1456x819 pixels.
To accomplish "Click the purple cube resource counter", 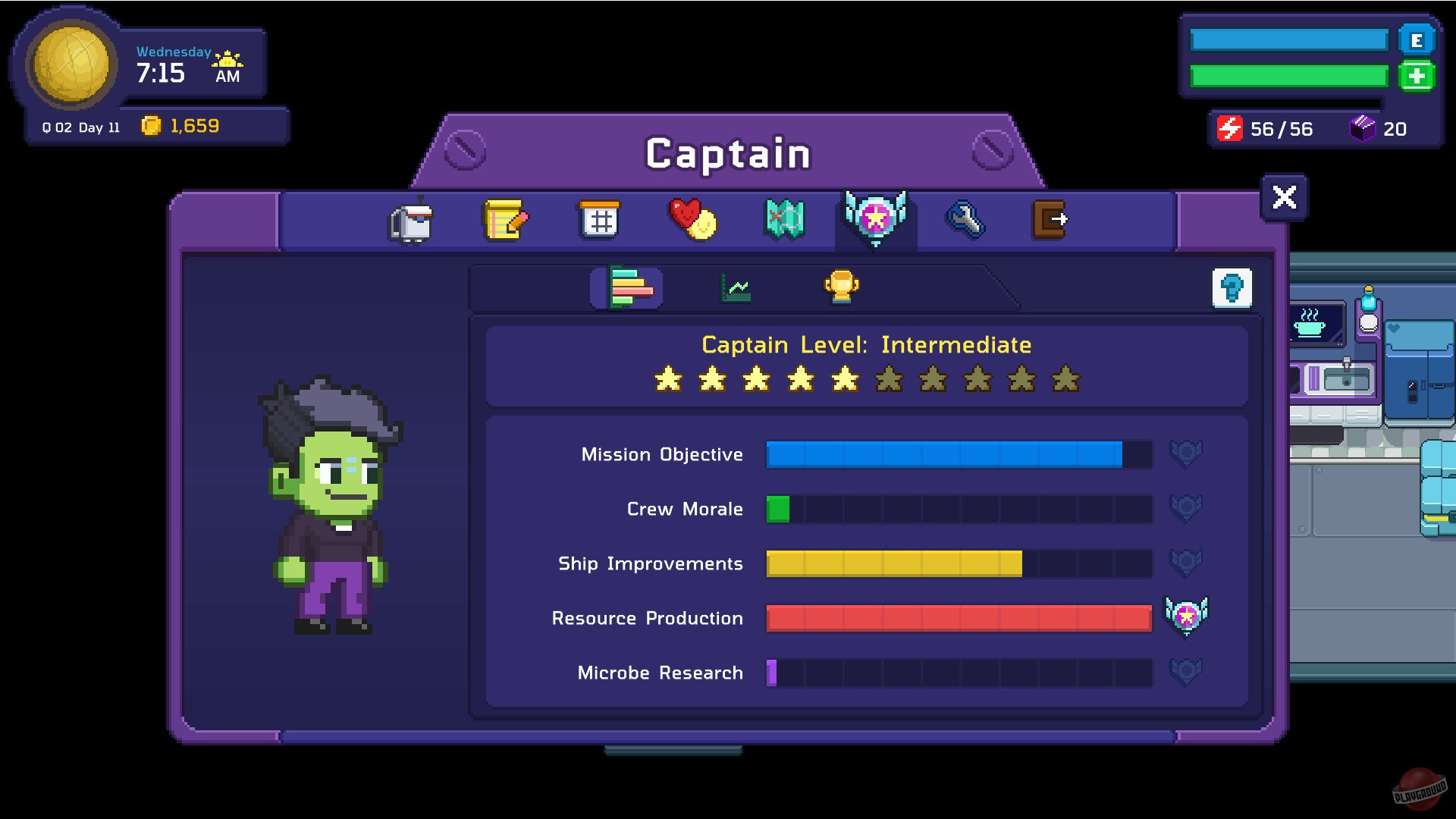I will [x=1361, y=128].
